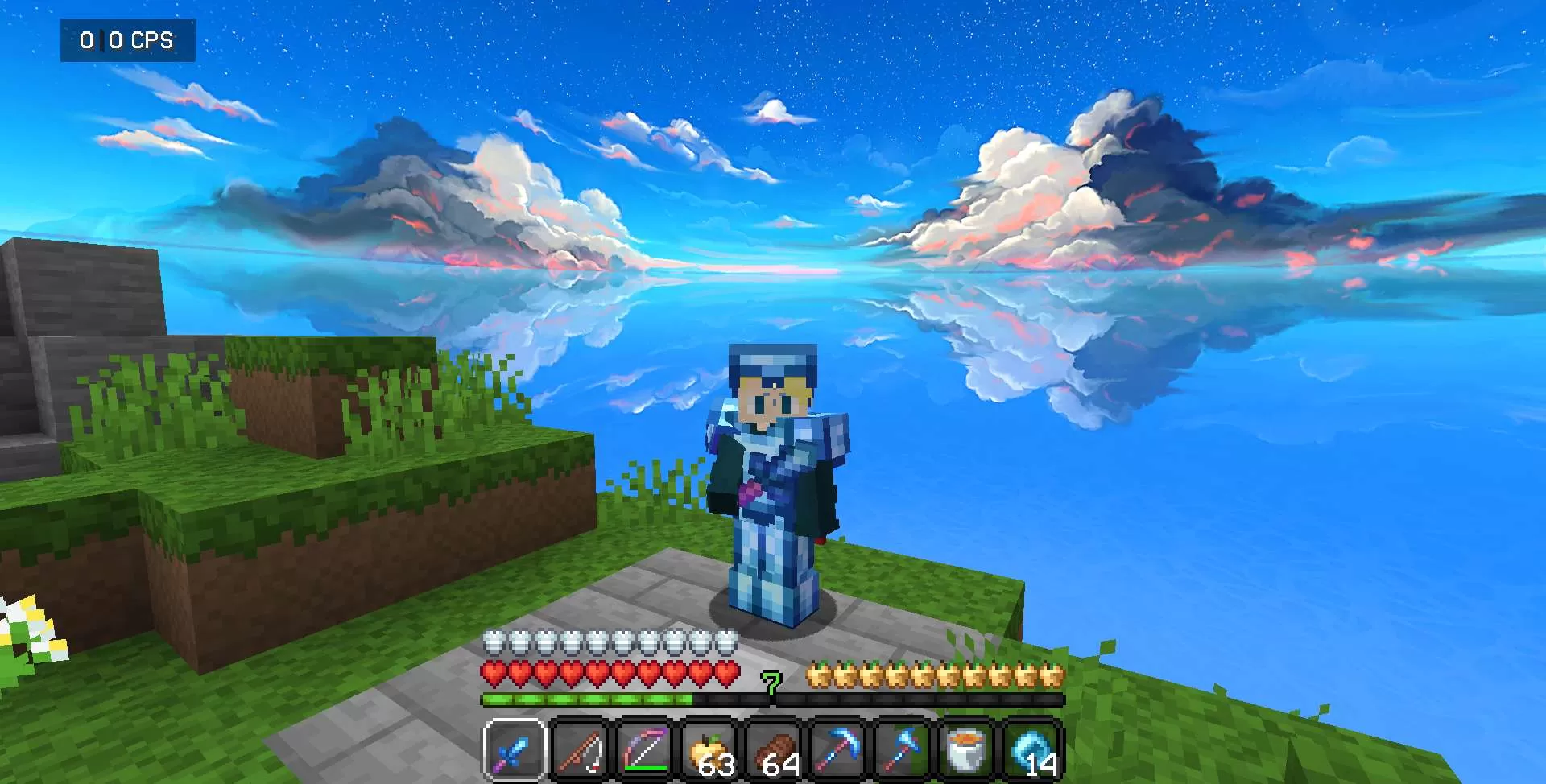Select the fishing rod item
This screenshot has width=1546, height=784.
click(581, 749)
